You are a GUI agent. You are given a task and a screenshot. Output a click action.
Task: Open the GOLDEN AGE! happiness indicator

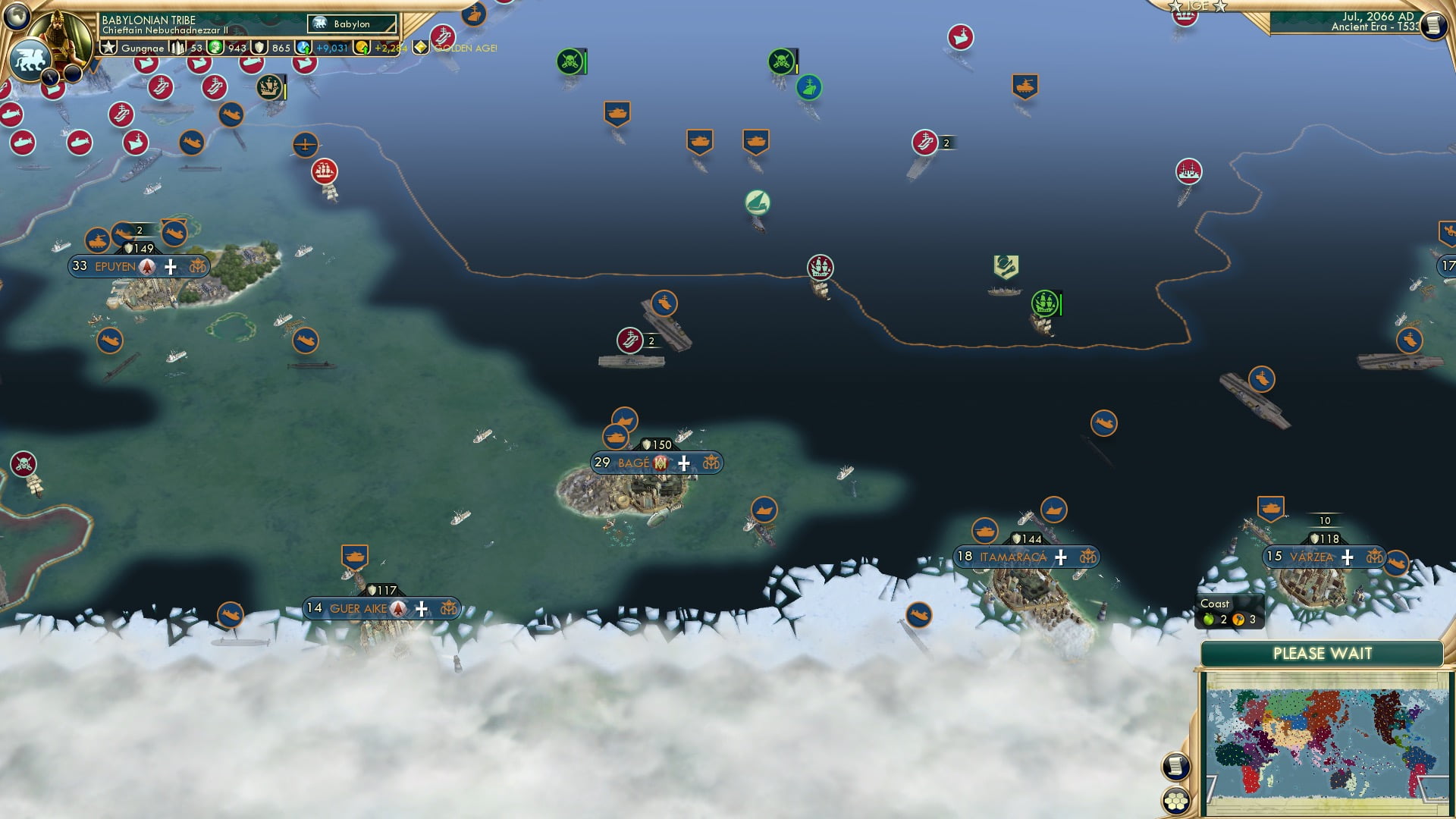(420, 48)
